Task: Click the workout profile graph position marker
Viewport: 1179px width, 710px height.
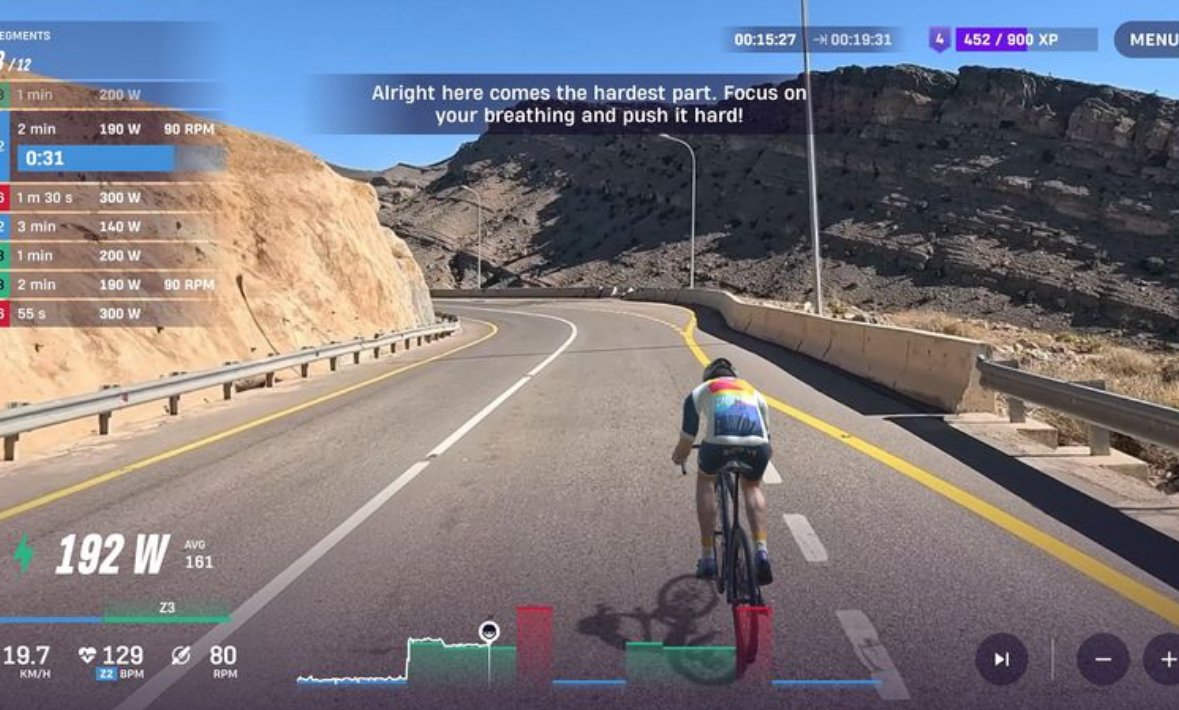Action: (489, 631)
